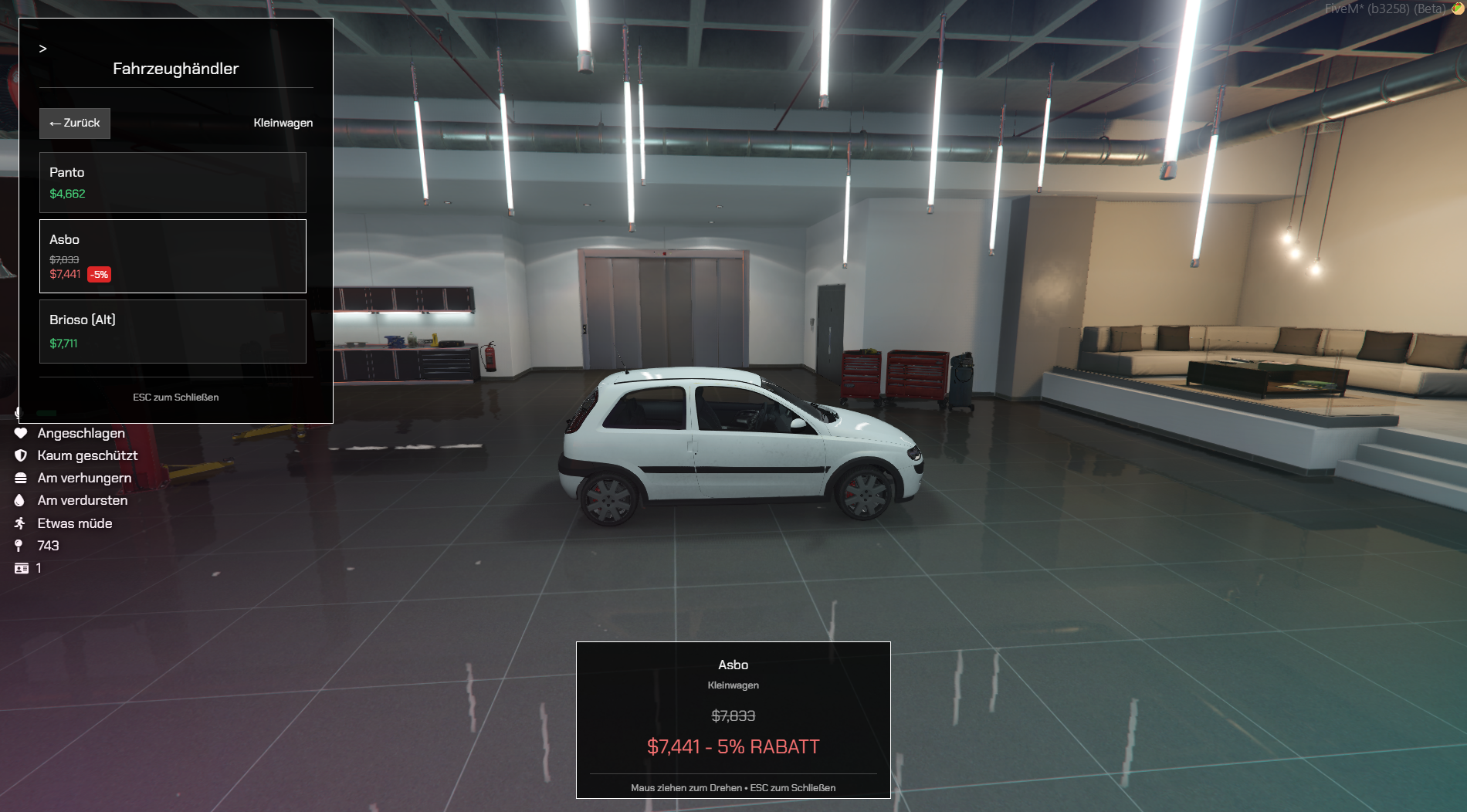Choose the discounted Asbo vehicle entry
The width and height of the screenshot is (1467, 812).
173,256
